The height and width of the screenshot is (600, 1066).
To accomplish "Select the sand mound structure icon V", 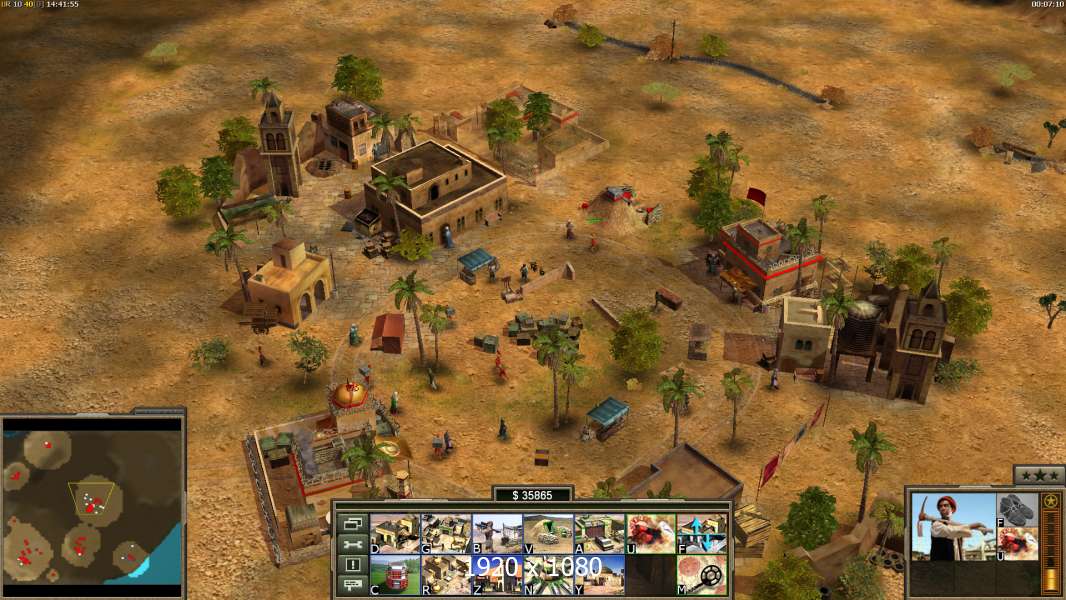I will tap(548, 533).
